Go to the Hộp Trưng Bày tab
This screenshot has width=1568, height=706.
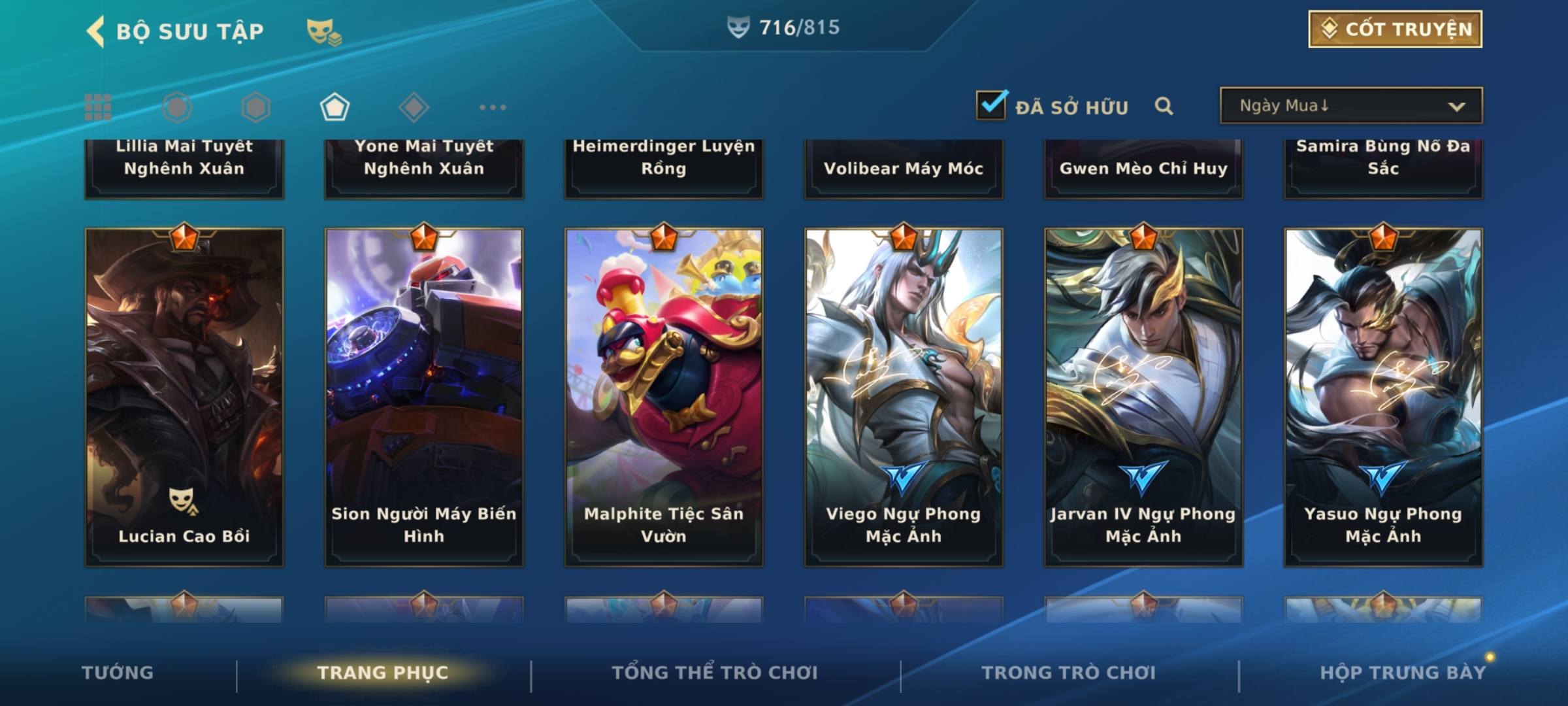pyautogui.click(x=1403, y=673)
